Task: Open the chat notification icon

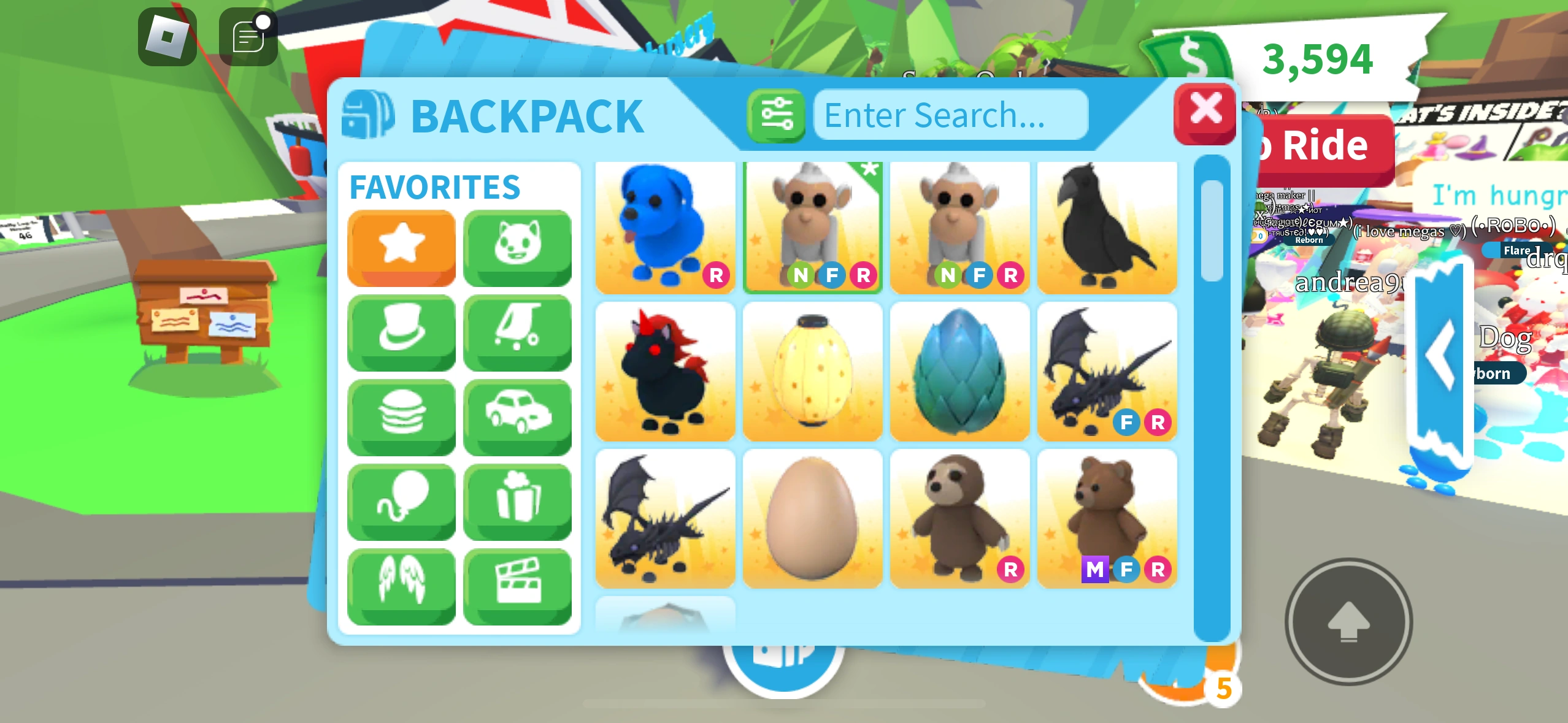Action: pos(248,38)
